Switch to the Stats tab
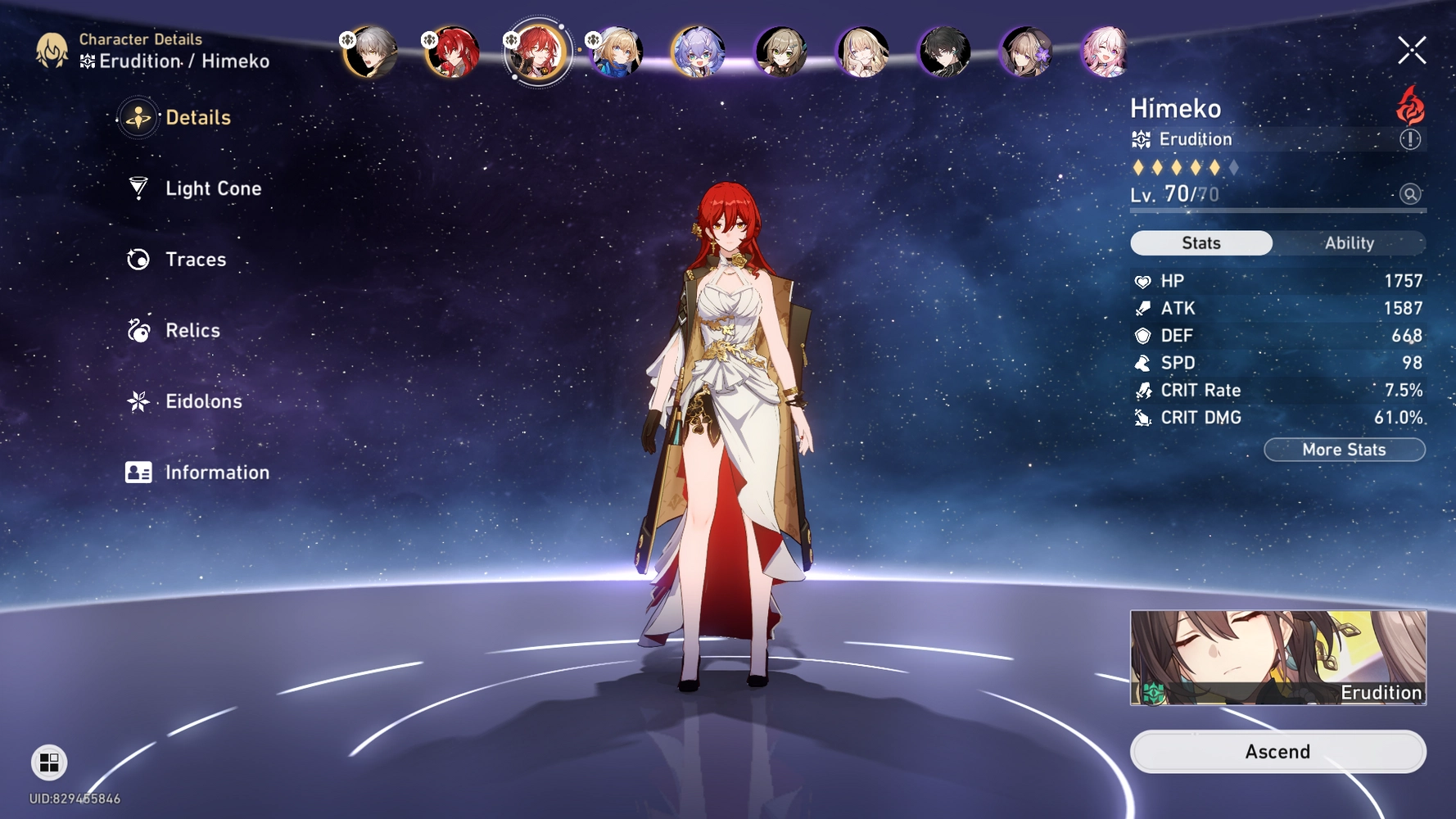This screenshot has height=819, width=1456. (1201, 242)
